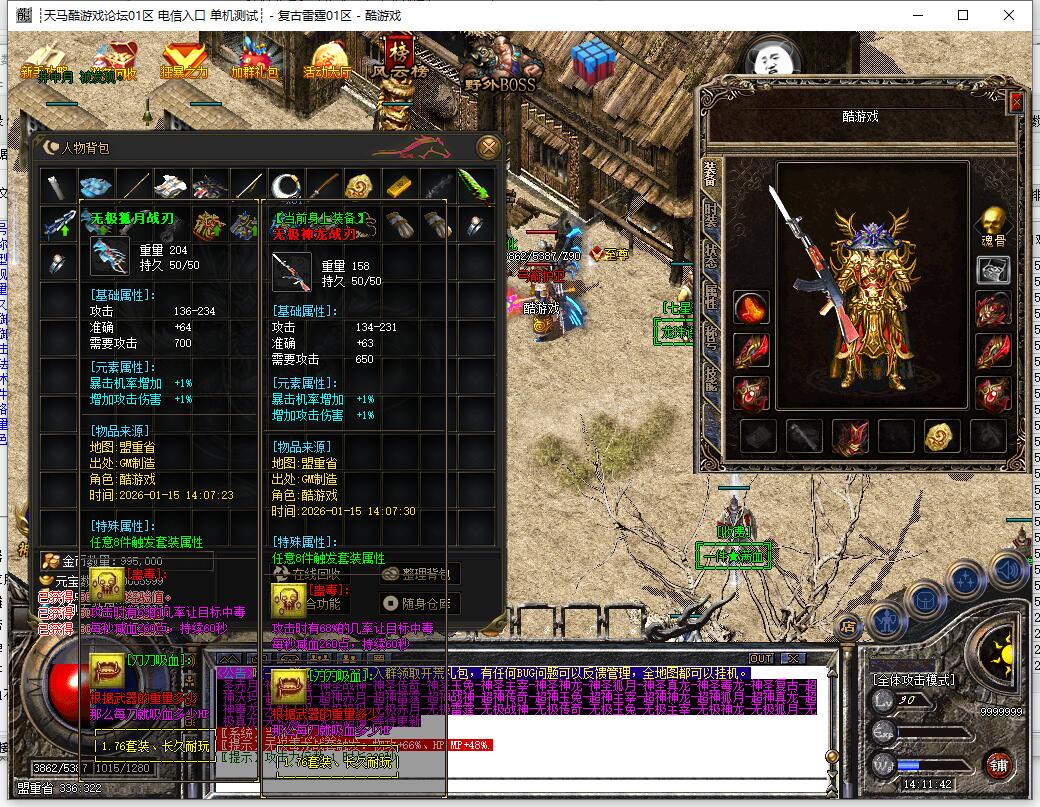Open the 随身仓库 portable warehouse
Image resolution: width=1040 pixels, height=807 pixels.
pos(420,603)
